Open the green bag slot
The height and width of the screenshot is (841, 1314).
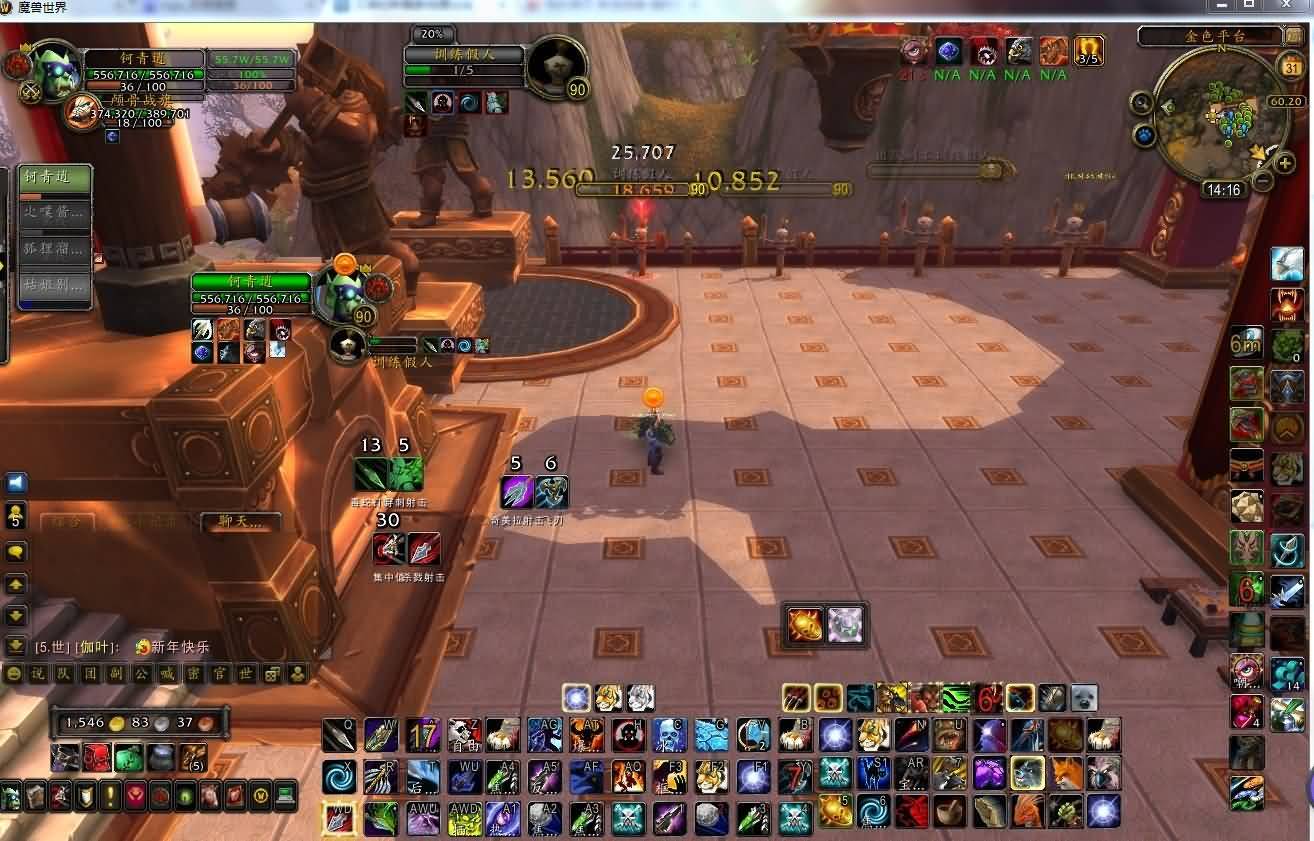pyautogui.click(x=129, y=757)
